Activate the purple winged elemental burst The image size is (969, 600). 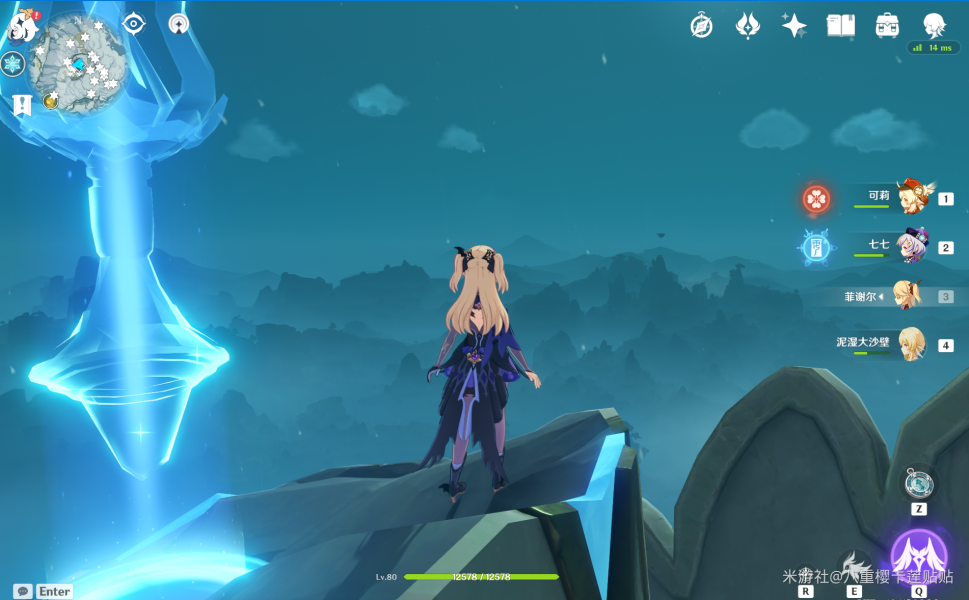click(x=918, y=555)
